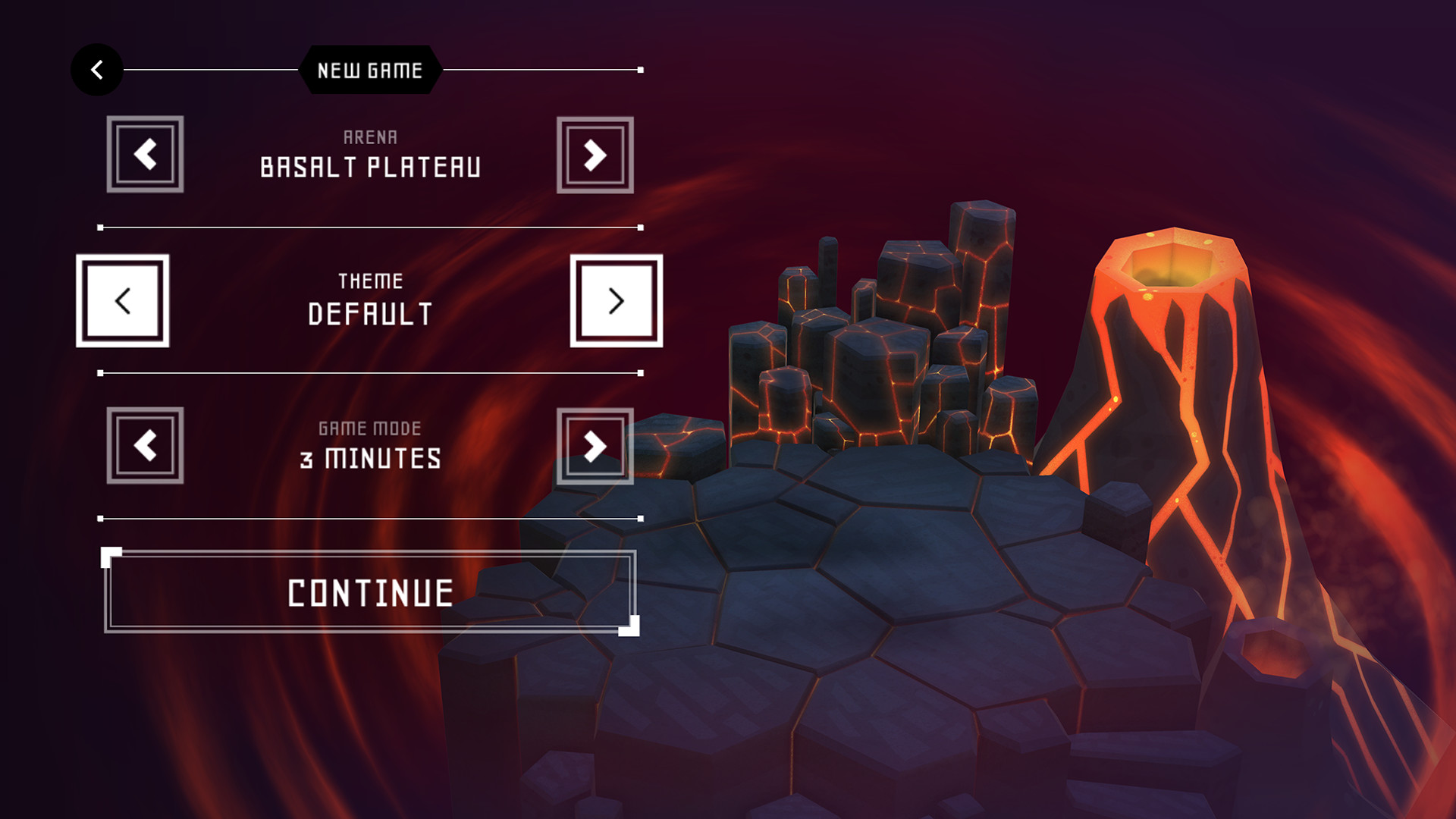
Task: Select the Basalt Plateau arena name
Action: pyautogui.click(x=369, y=167)
